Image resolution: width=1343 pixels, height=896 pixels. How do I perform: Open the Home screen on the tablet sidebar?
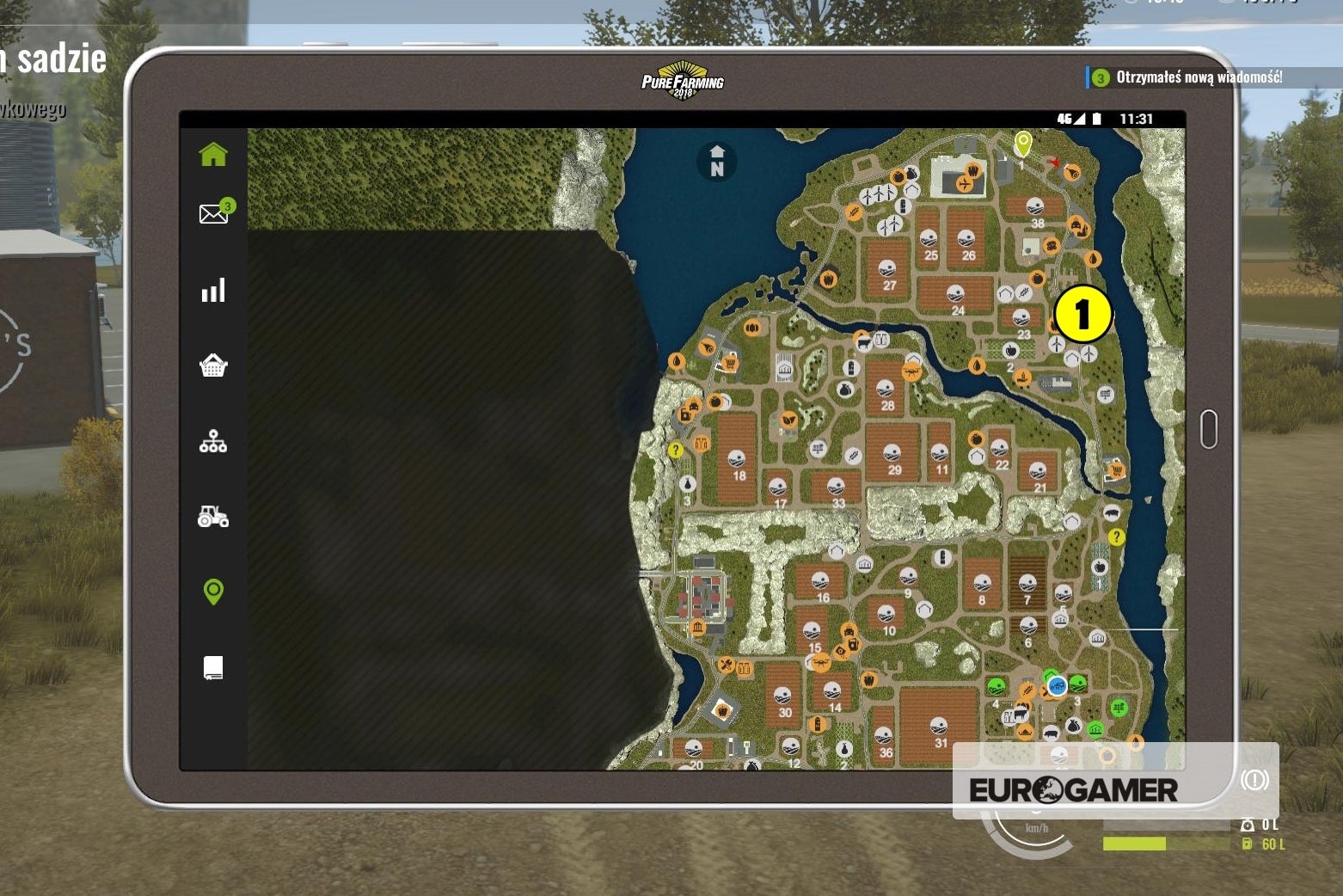pyautogui.click(x=212, y=153)
